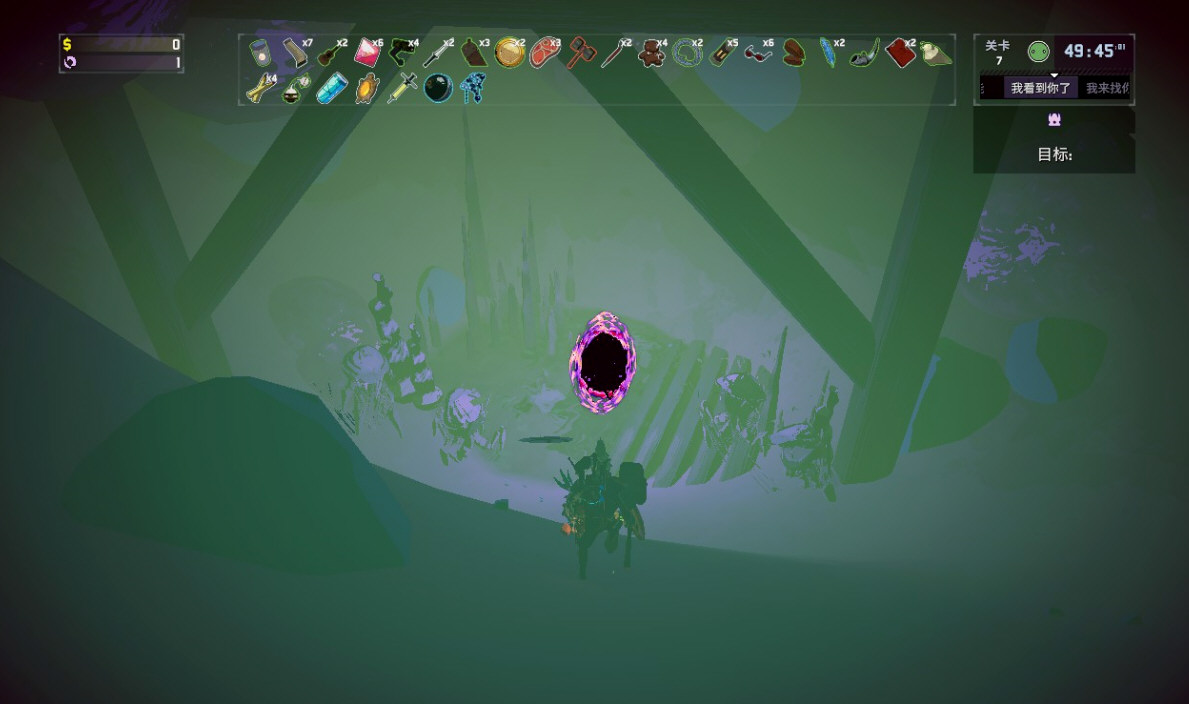Click the teddy bear item icon
1189x704 pixels.
pyautogui.click(x=651, y=53)
